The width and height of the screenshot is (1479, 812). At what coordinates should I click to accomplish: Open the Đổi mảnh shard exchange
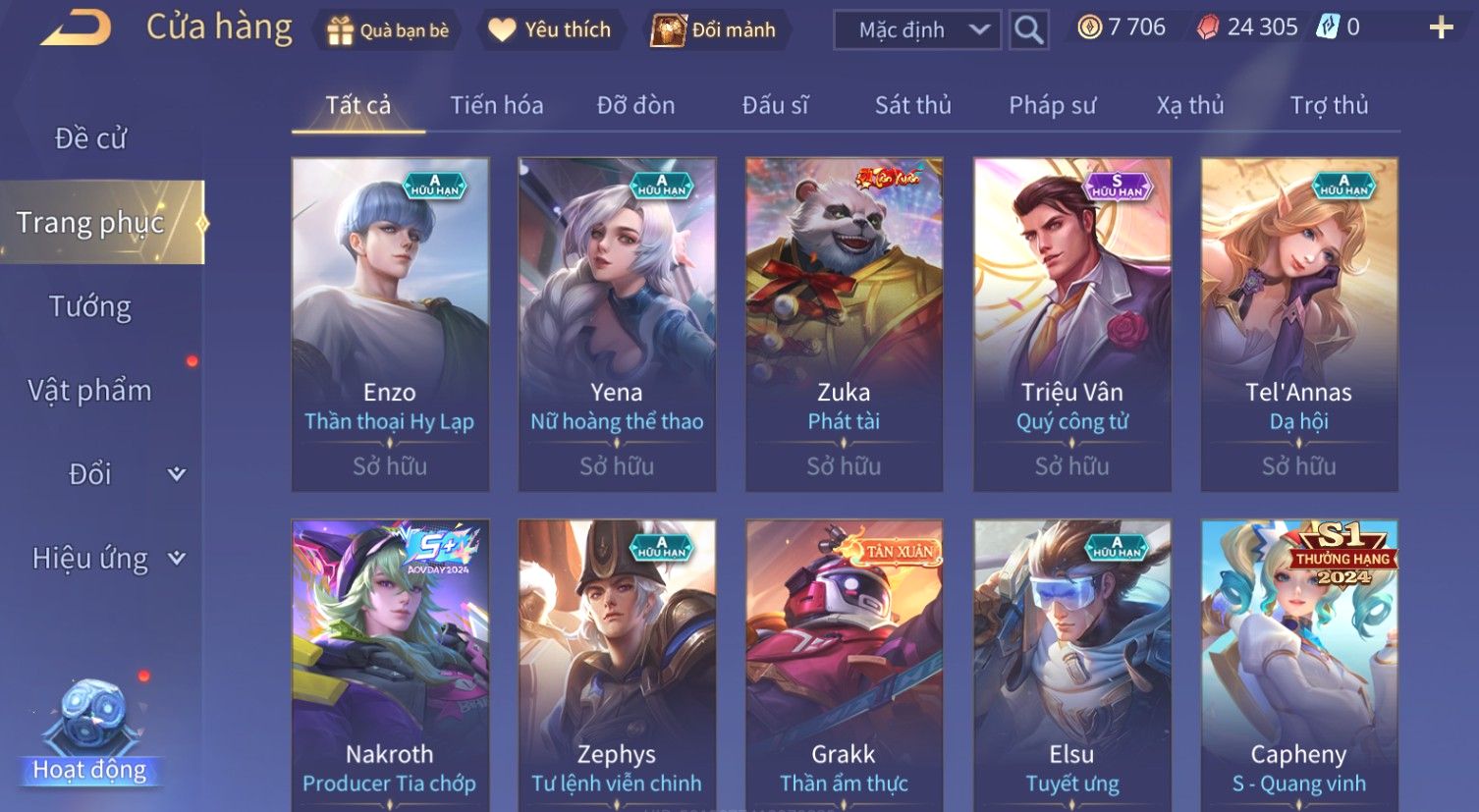(715, 30)
